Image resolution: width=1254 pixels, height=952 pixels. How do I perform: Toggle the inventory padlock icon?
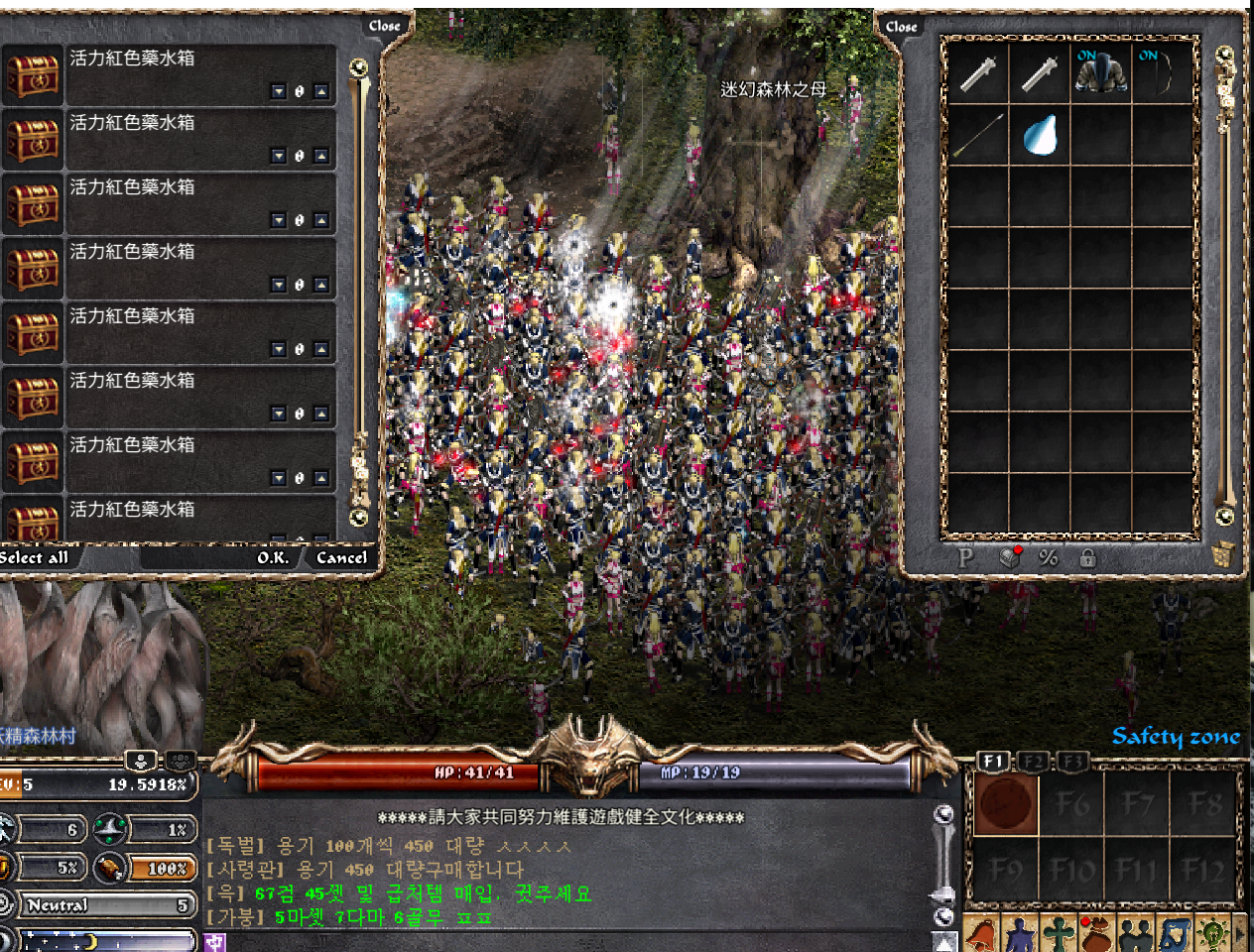1087,557
